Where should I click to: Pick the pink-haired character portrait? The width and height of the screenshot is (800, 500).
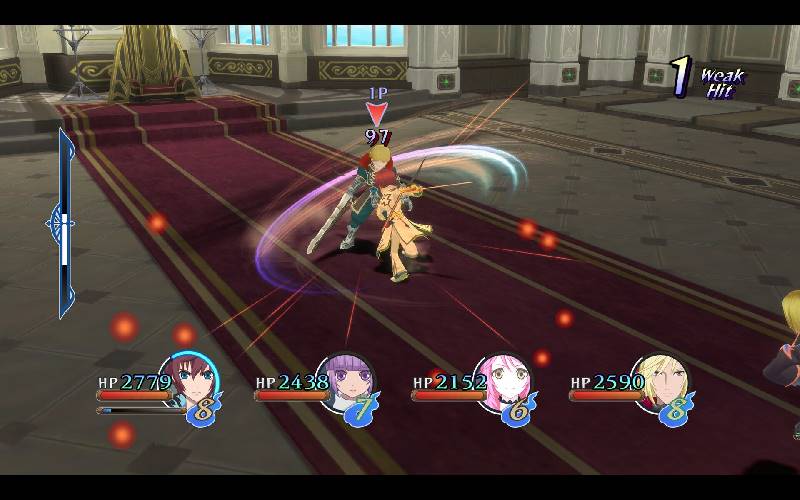click(x=500, y=380)
